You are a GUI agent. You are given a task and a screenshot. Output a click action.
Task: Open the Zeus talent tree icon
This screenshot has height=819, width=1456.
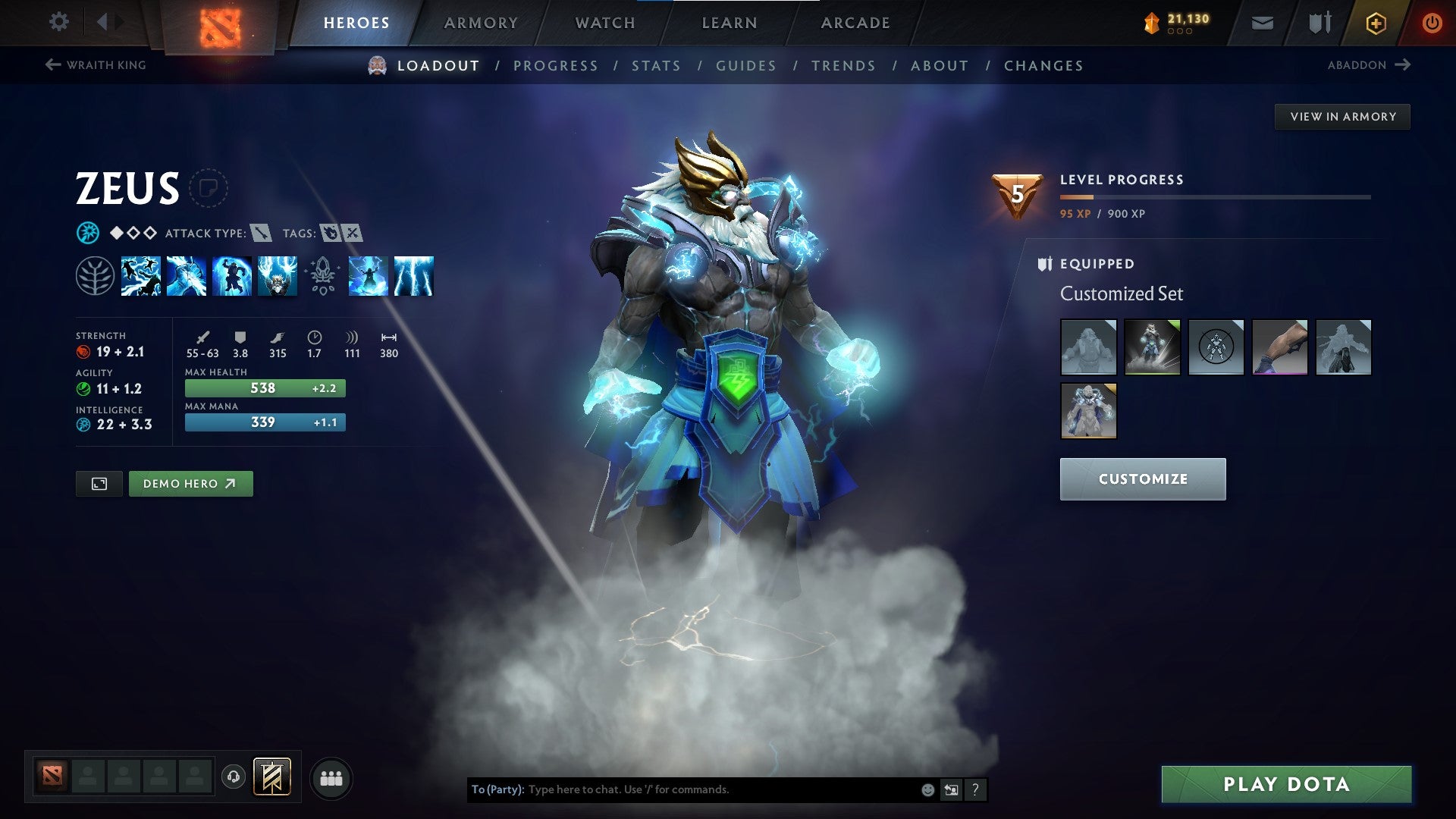(x=97, y=276)
